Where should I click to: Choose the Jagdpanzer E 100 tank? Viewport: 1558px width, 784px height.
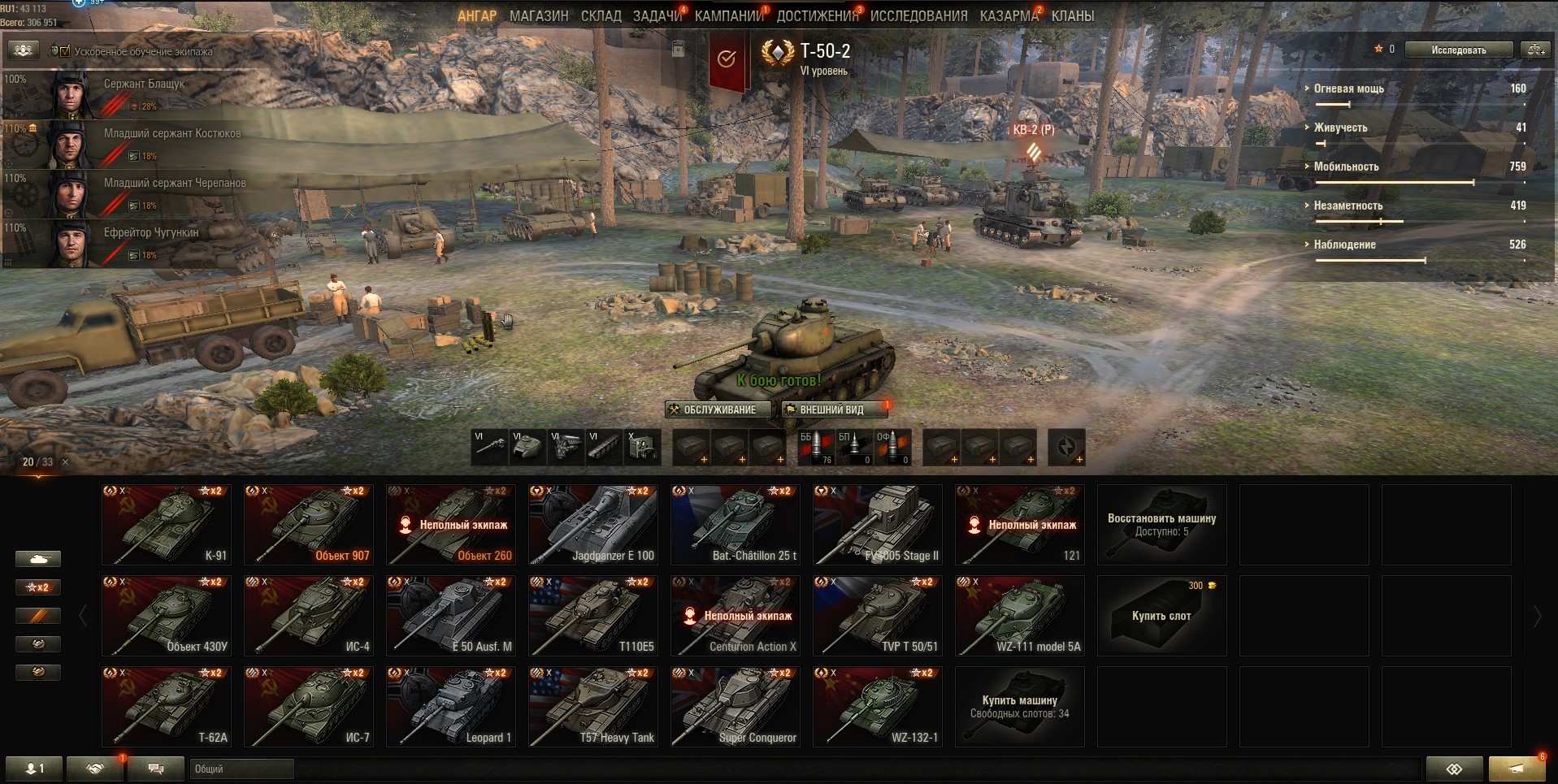pyautogui.click(x=593, y=525)
